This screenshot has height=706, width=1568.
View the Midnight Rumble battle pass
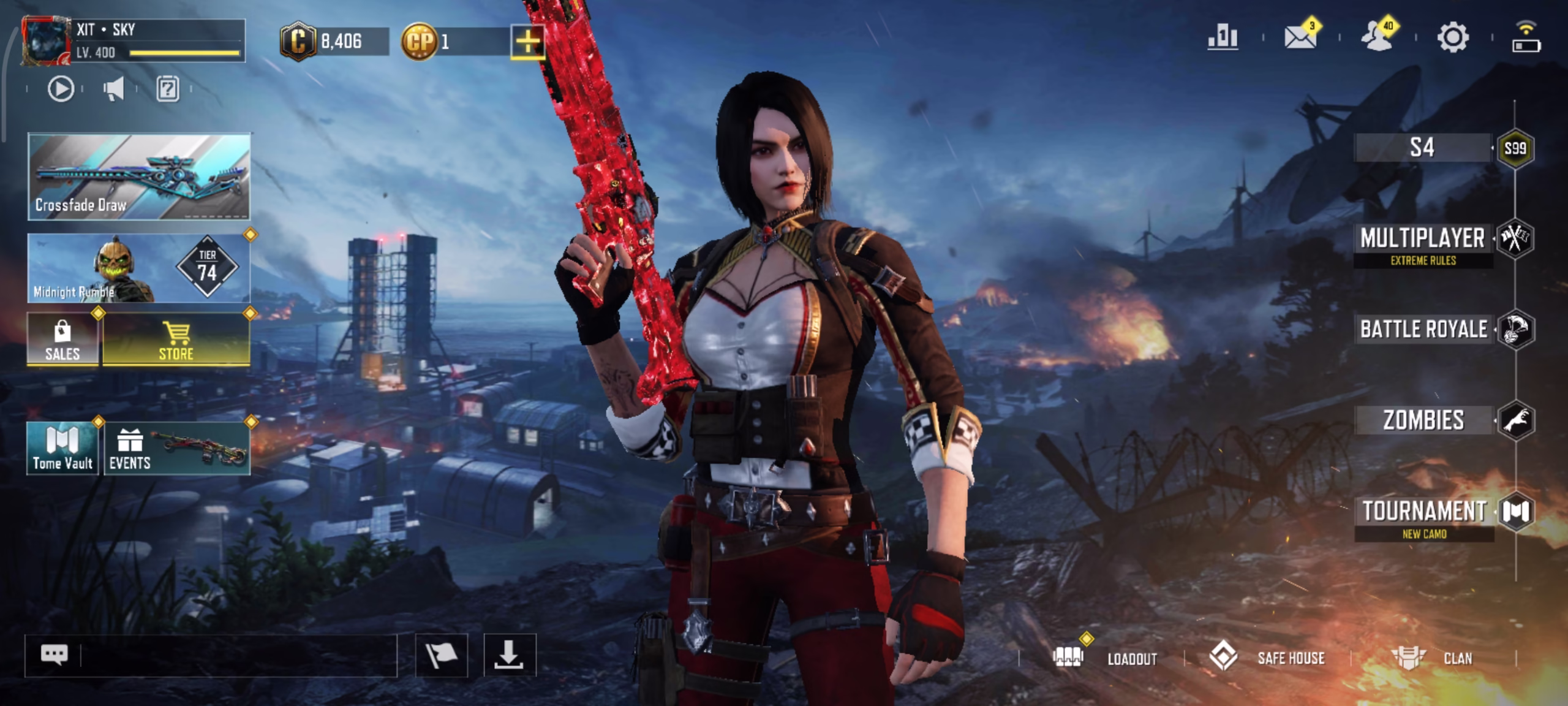click(x=139, y=268)
